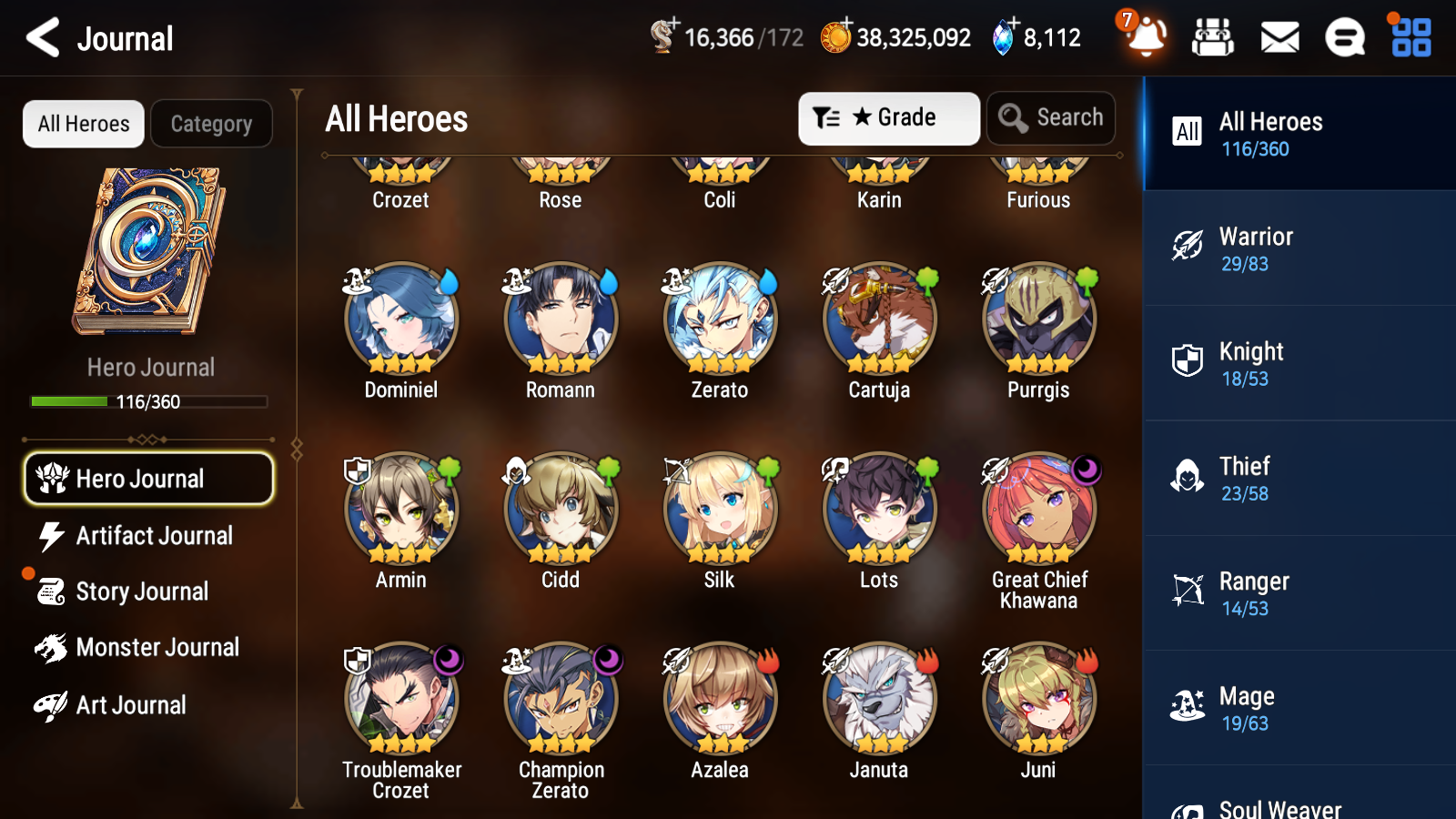Open the mailbox icon
Screen dimensions: 1456x819
pos(1279,37)
